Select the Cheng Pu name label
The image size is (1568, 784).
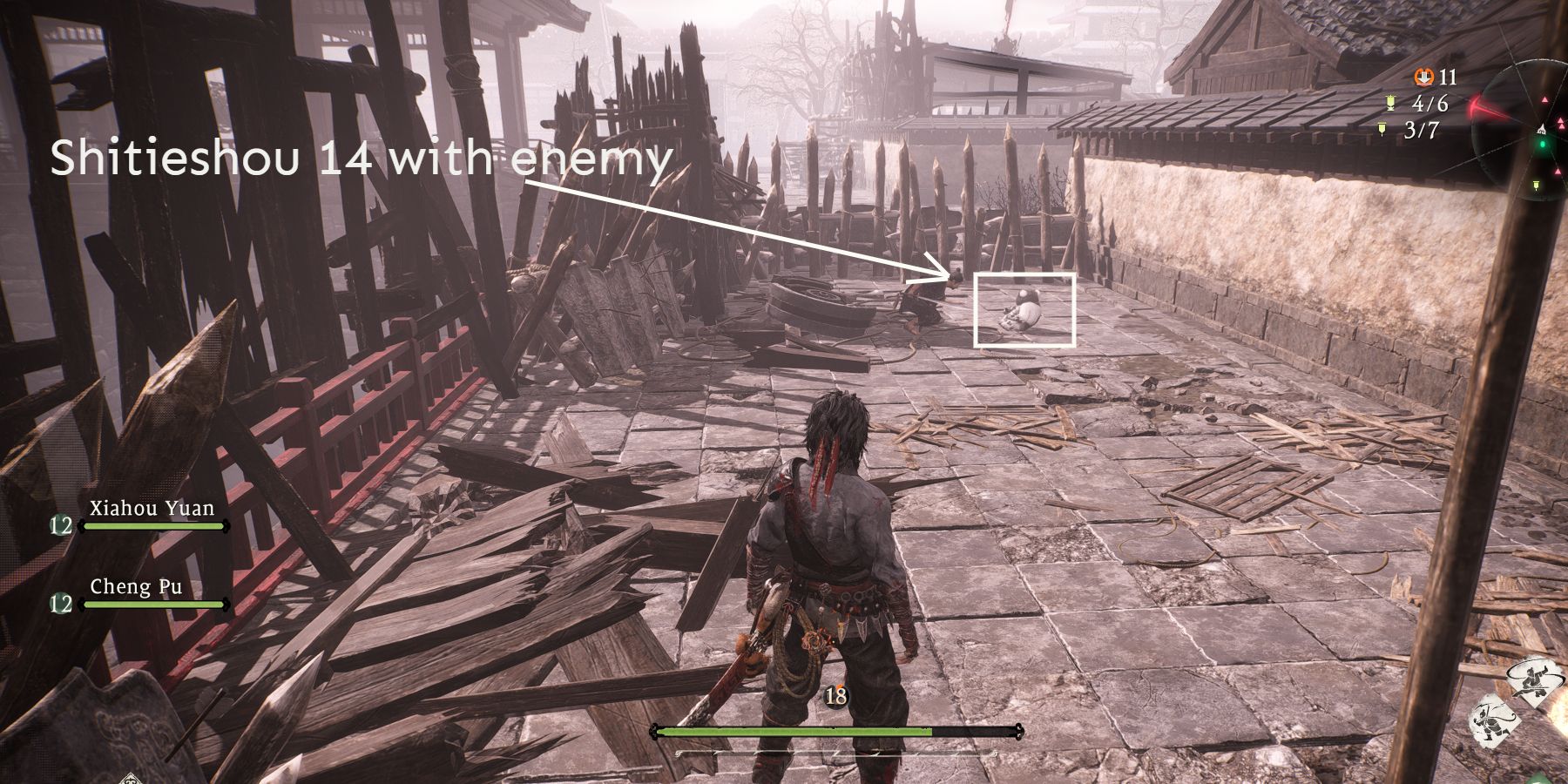pos(137,587)
